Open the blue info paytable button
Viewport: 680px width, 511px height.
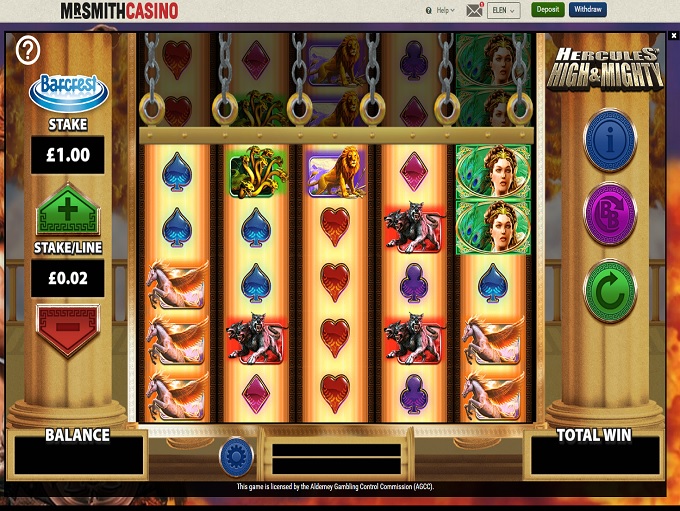click(610, 140)
